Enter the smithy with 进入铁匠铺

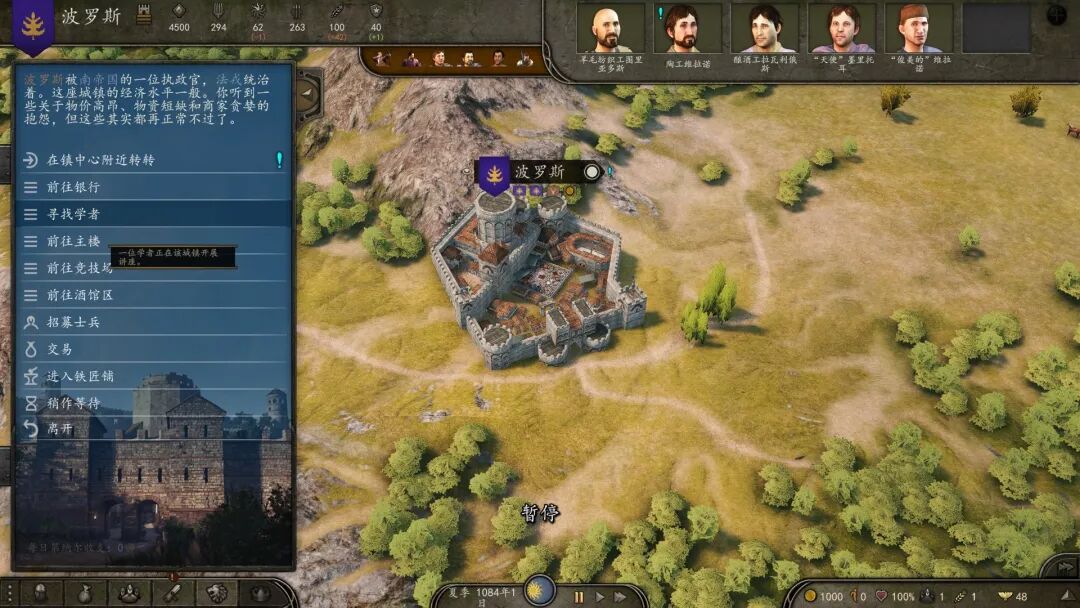coord(80,376)
